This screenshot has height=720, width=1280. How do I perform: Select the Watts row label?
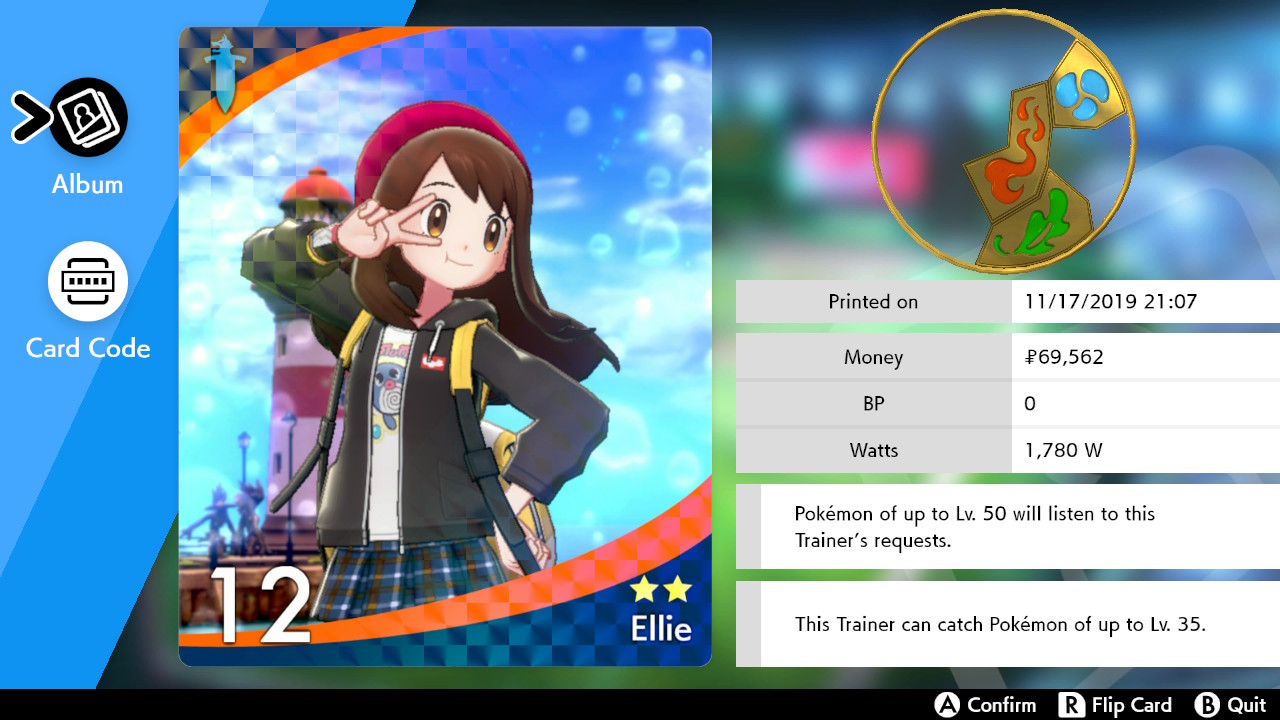tap(873, 450)
